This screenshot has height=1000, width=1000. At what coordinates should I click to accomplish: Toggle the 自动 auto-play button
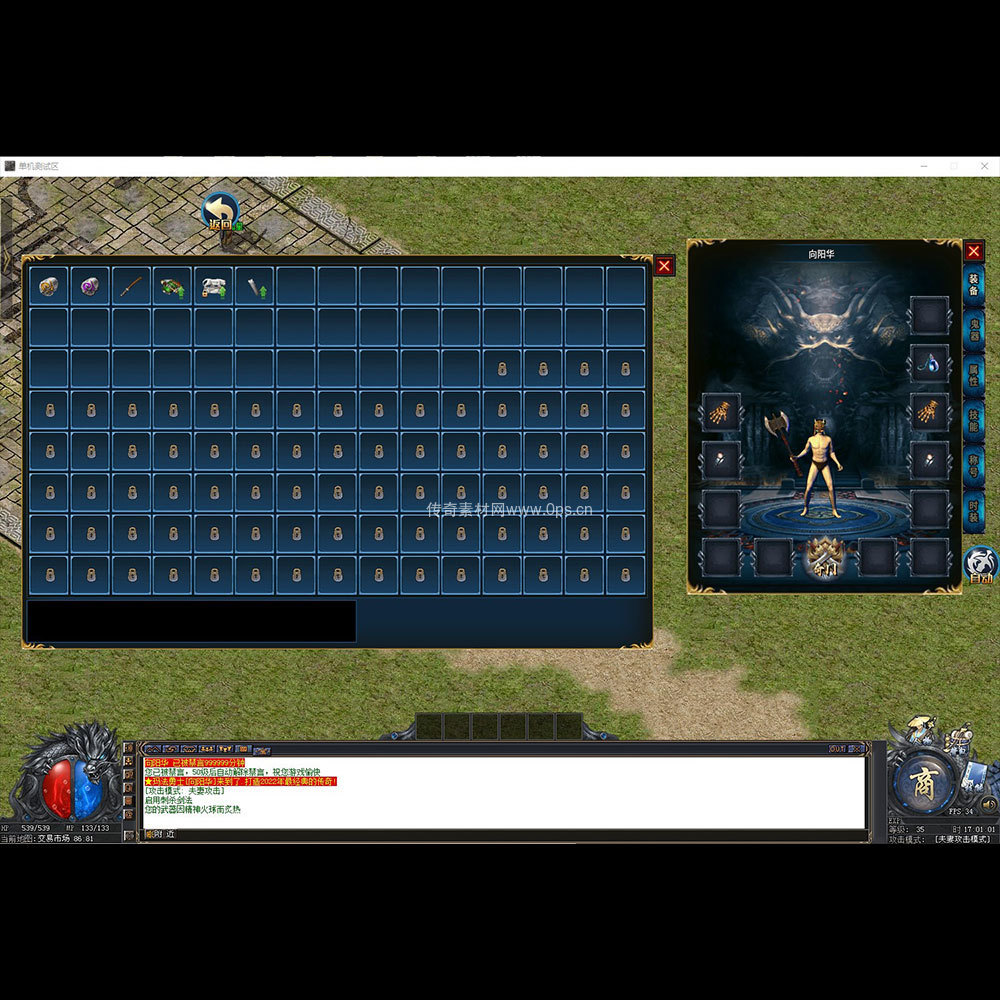979,566
